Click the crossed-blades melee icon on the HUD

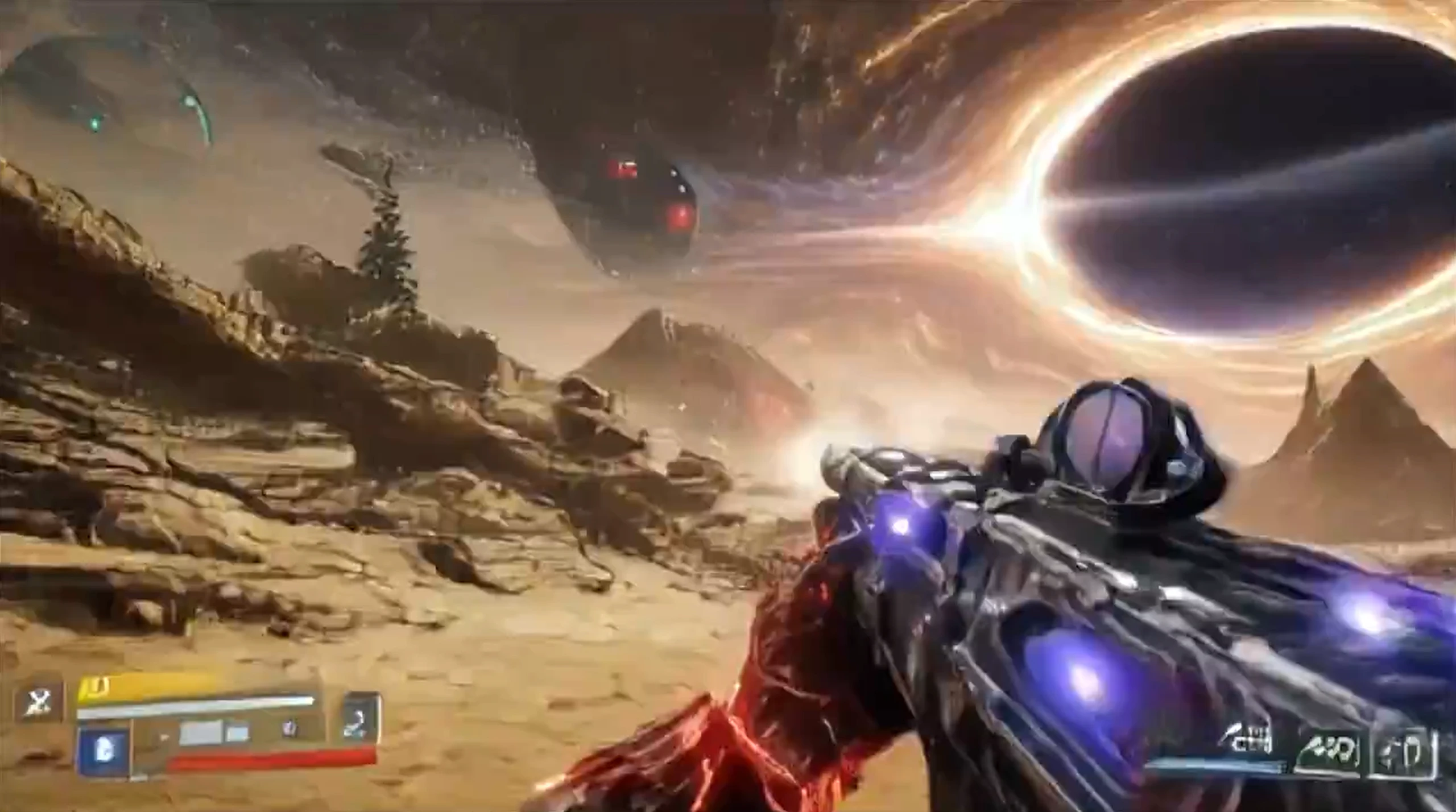[x=39, y=701]
